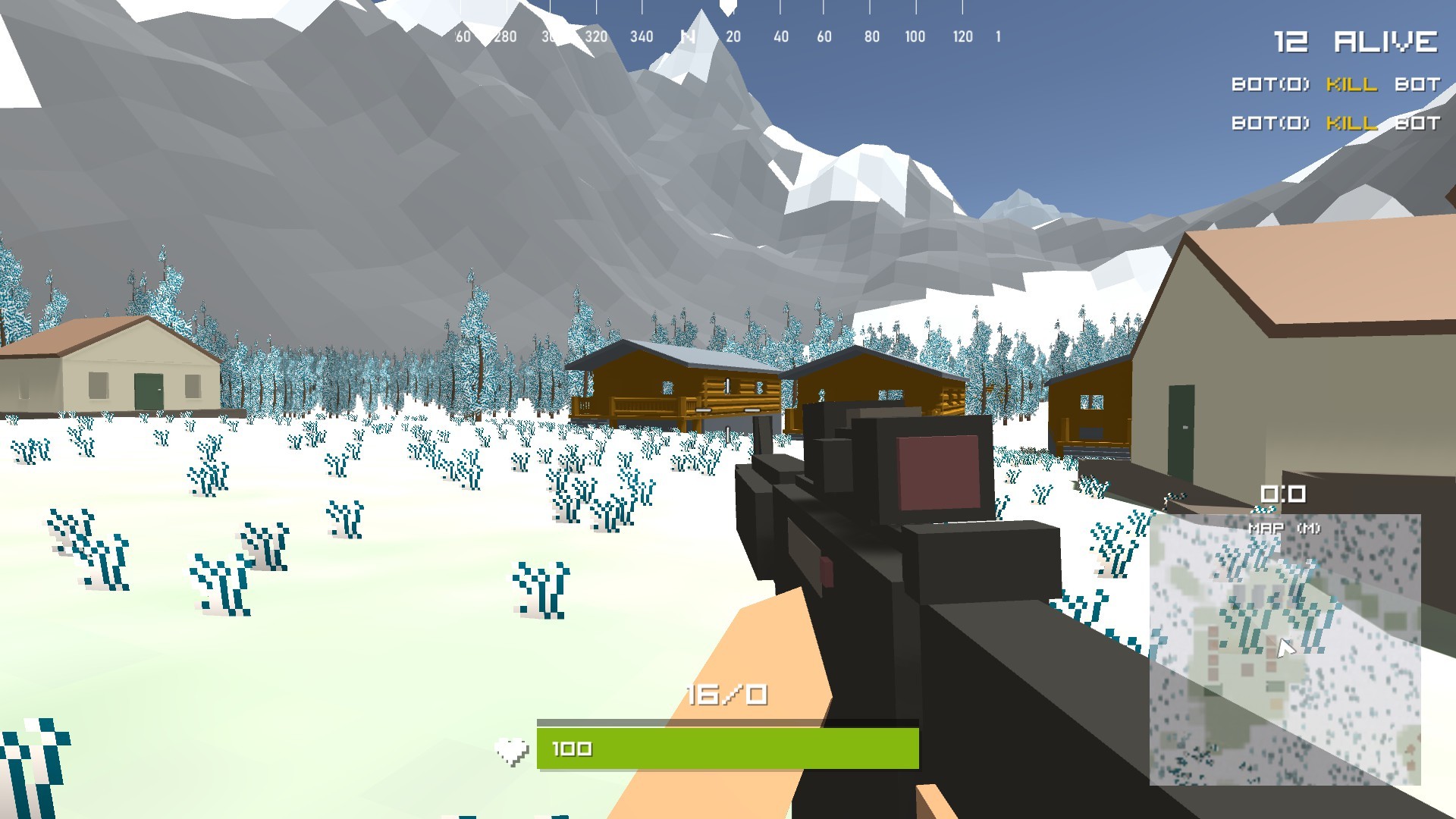Viewport: 1456px width, 819px height.
Task: Click the N marker on the compass bar
Action: coord(689,35)
